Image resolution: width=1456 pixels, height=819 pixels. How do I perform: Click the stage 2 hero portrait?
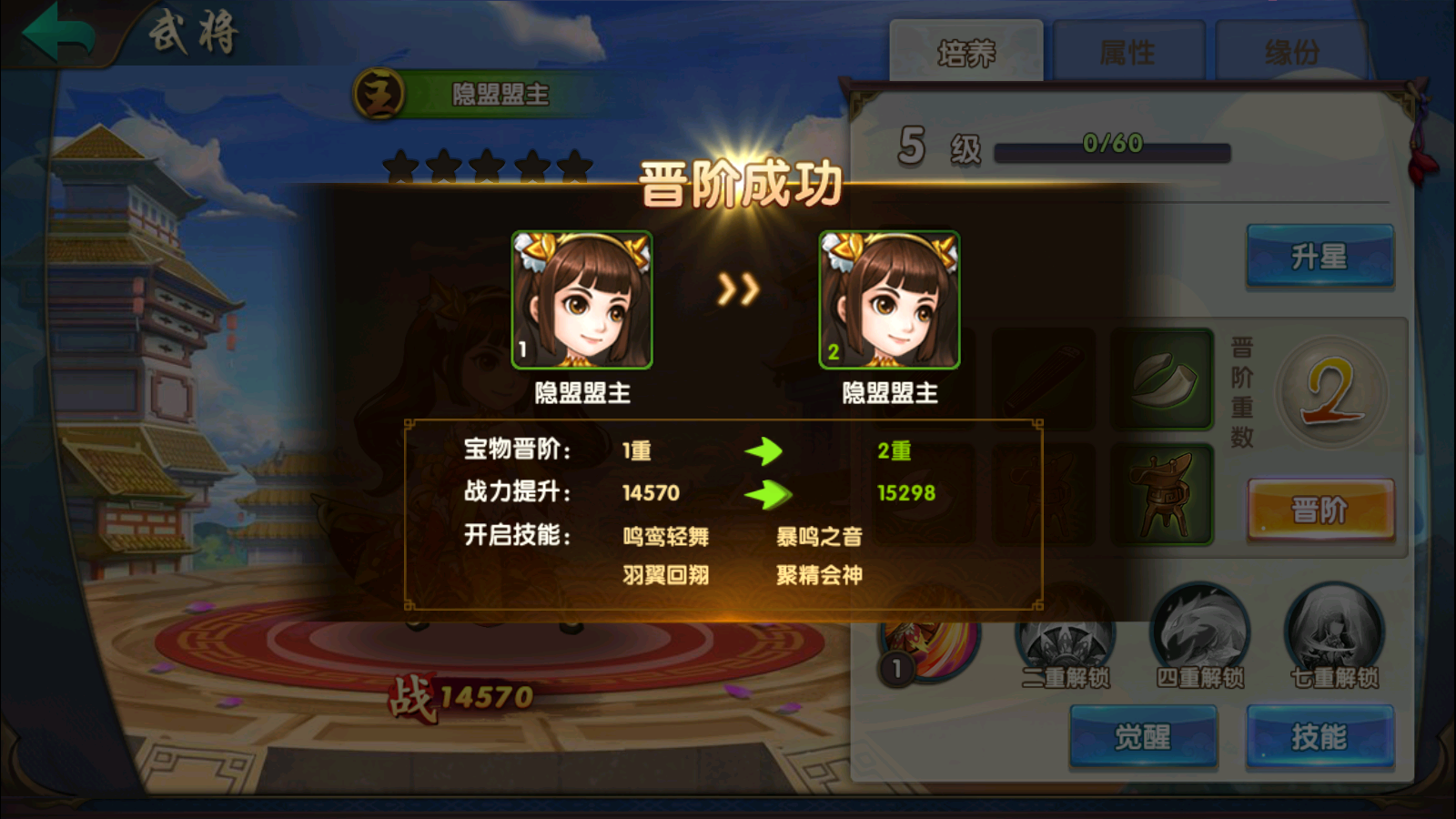click(889, 300)
